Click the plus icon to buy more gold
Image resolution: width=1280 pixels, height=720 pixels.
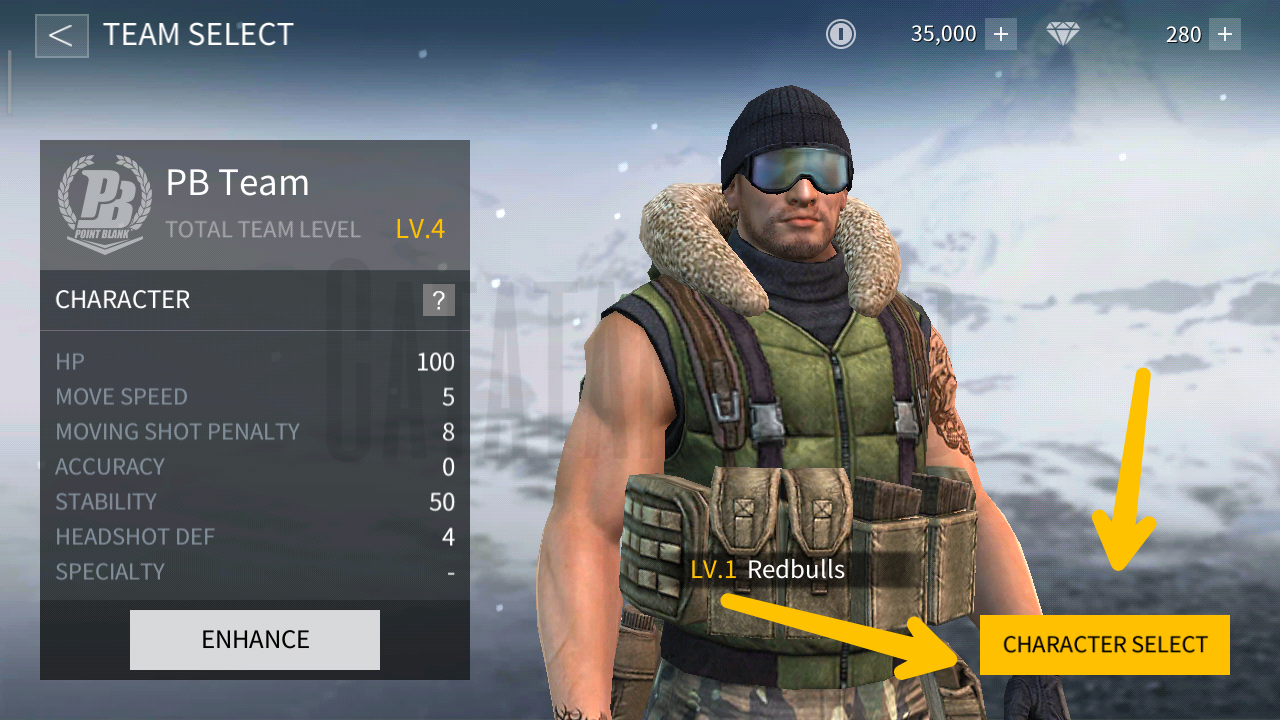[x=1000, y=34]
